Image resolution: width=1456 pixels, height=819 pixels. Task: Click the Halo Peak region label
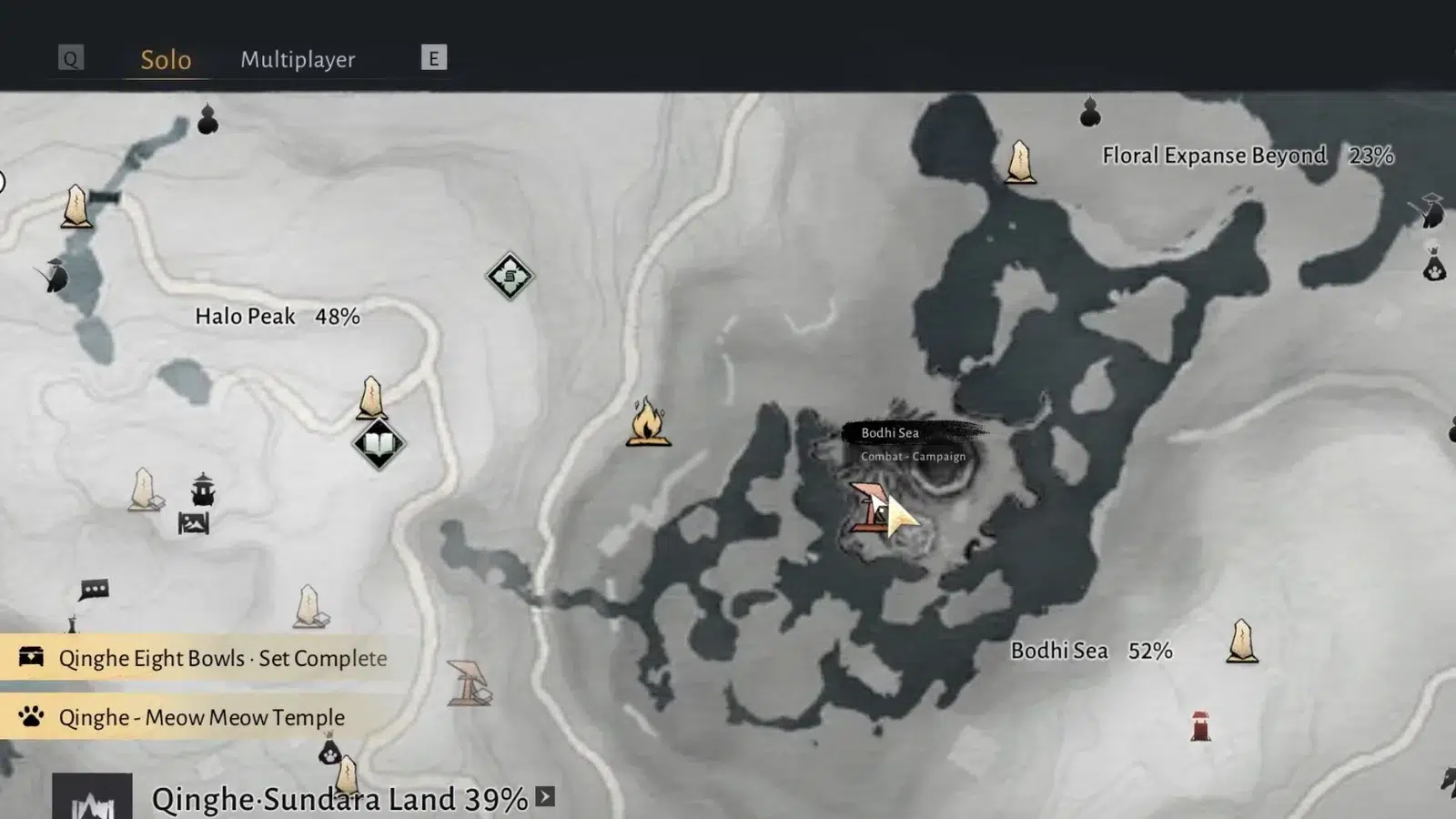point(277,317)
